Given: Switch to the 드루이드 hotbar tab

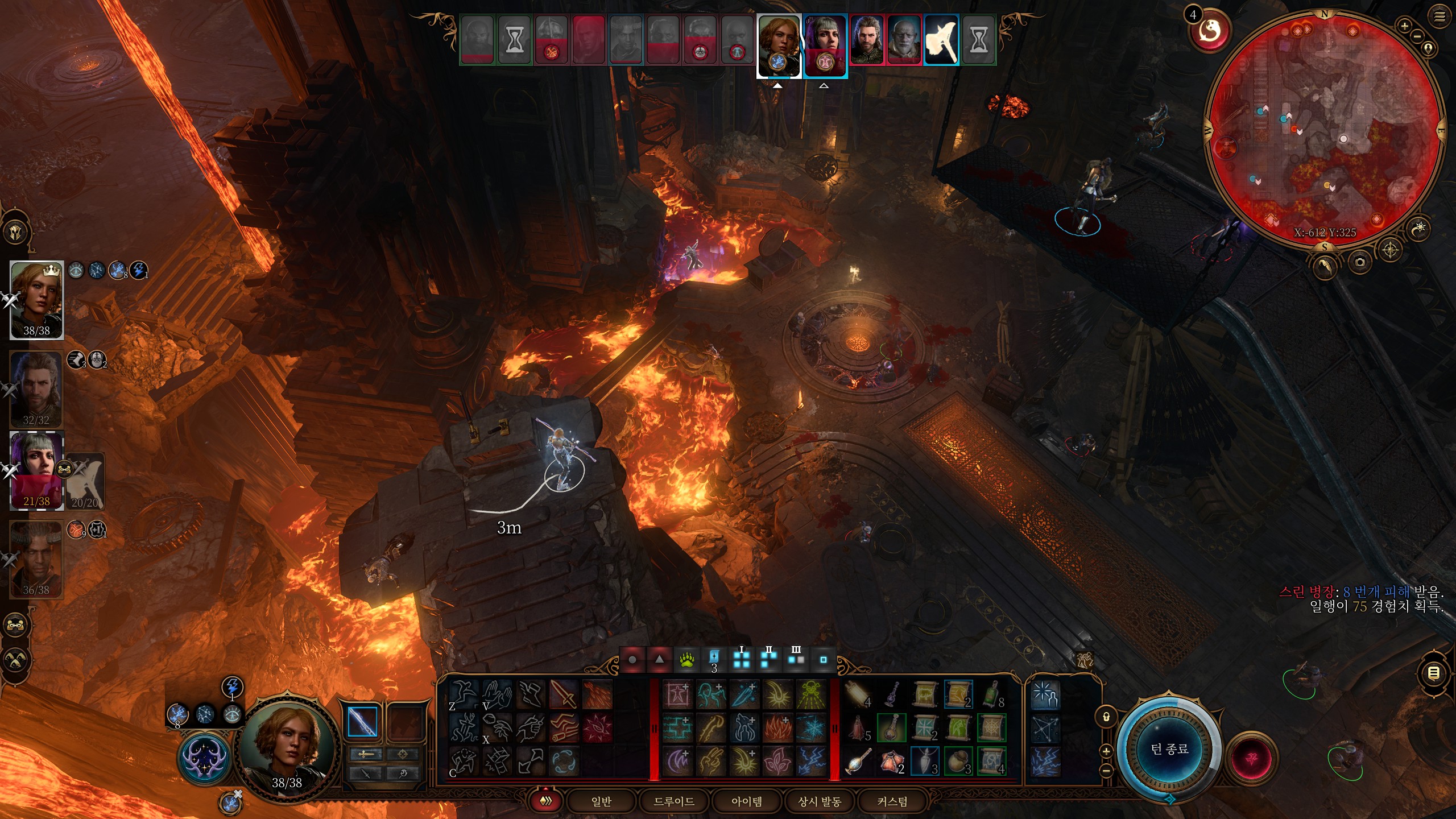Looking at the screenshot, I should coord(674,801).
